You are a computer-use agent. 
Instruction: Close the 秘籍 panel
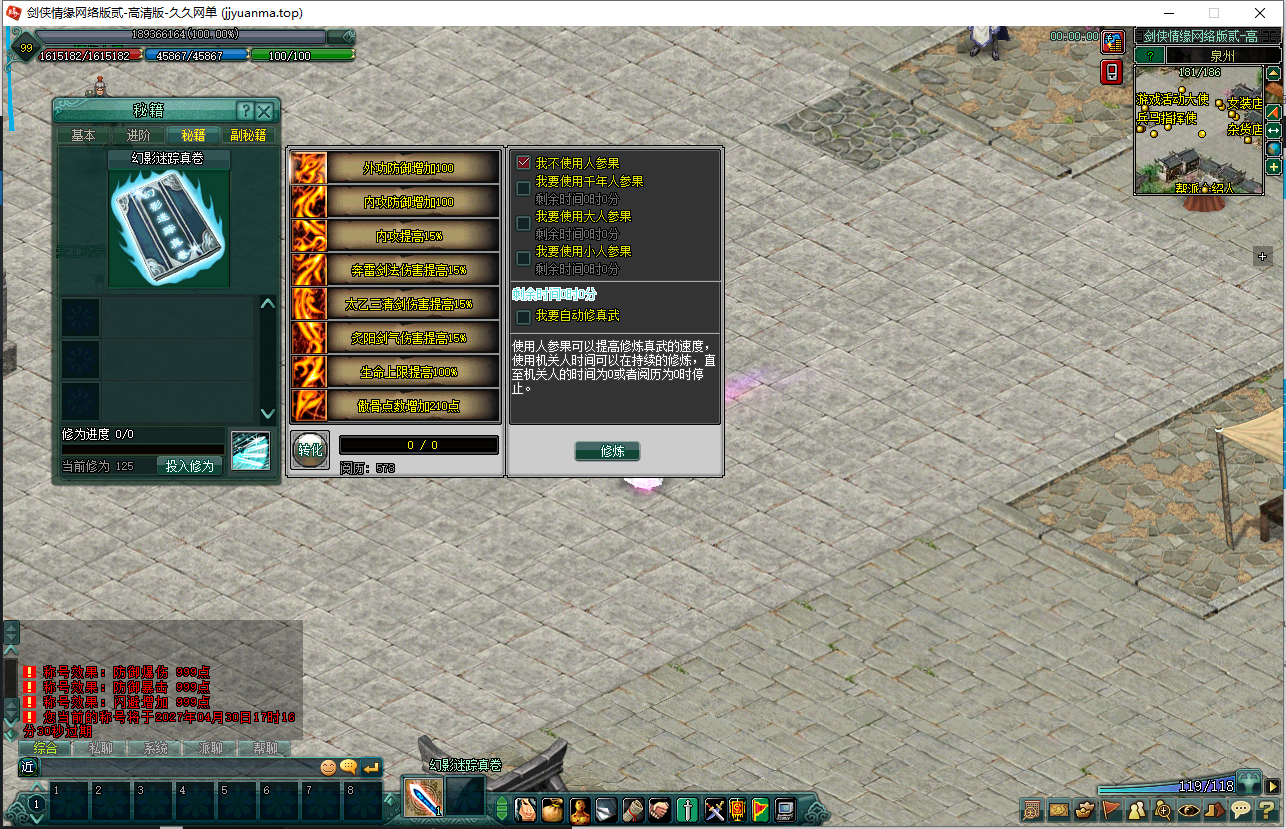pyautogui.click(x=264, y=111)
